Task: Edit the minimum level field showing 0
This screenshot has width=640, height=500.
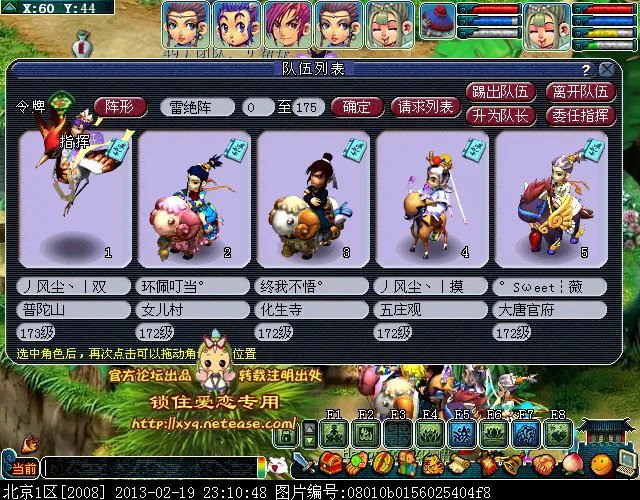Action: point(256,107)
